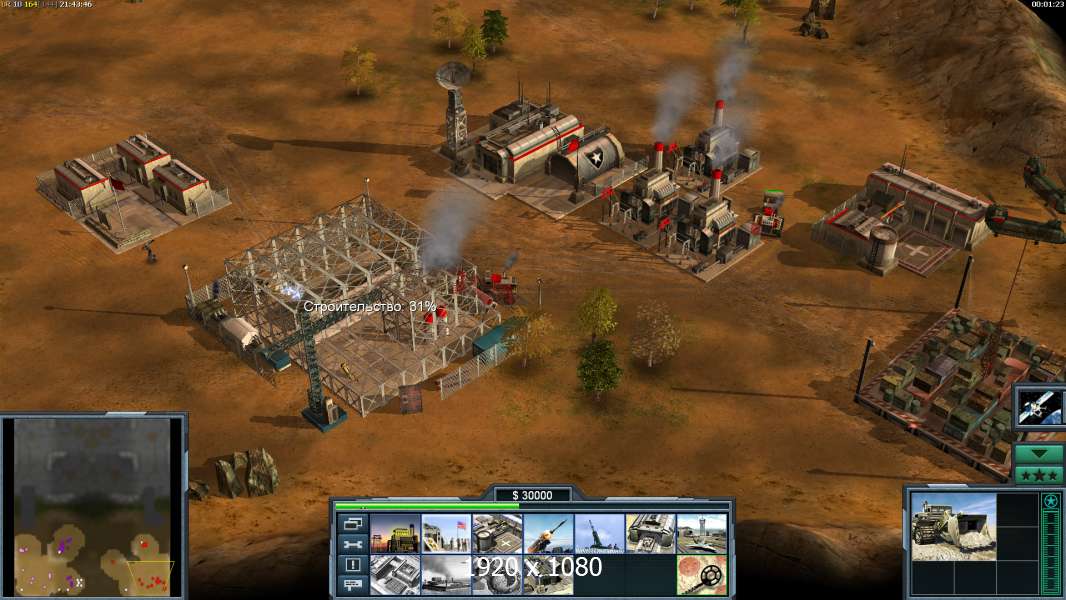Viewport: 1066px width, 600px height.
Task: Select the grey-out strategy center build icon
Action: click(x=395, y=575)
